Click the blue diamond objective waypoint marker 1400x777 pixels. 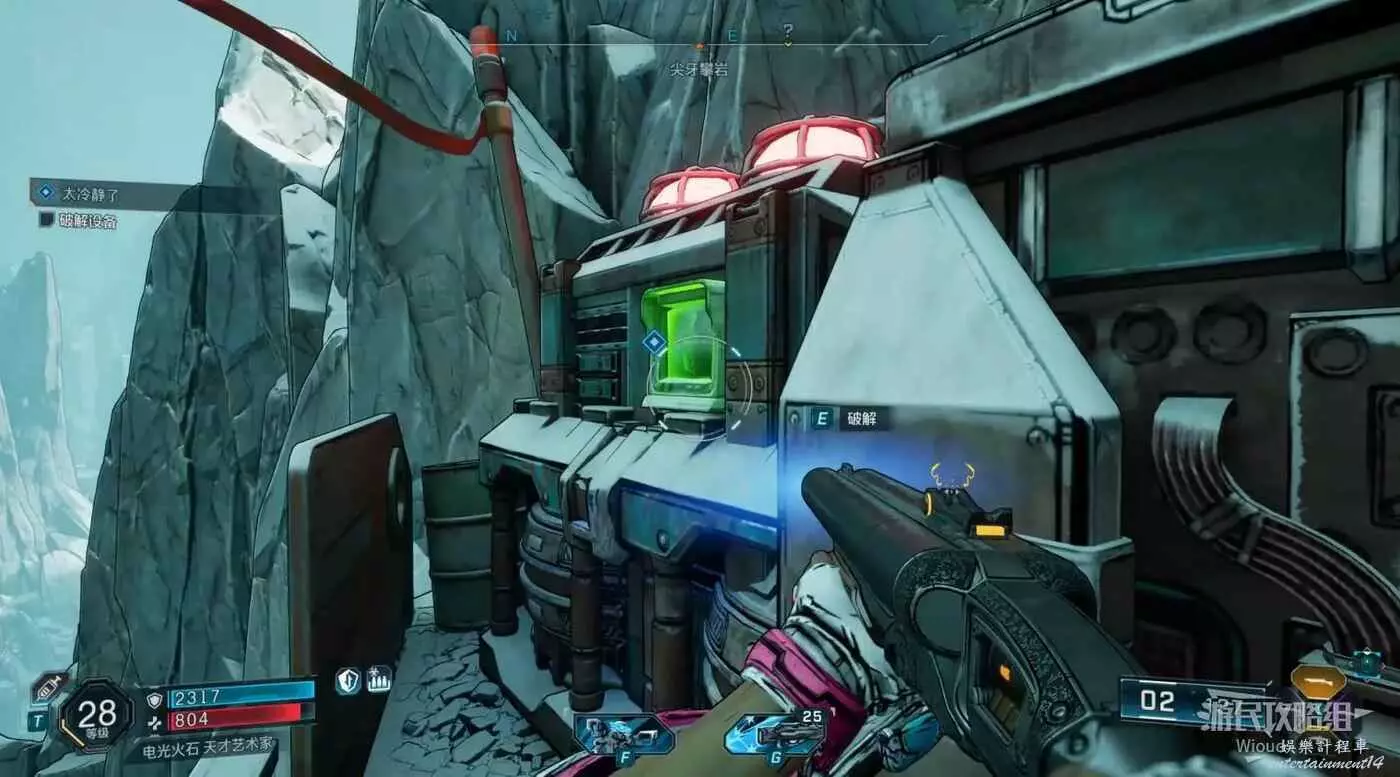click(653, 343)
